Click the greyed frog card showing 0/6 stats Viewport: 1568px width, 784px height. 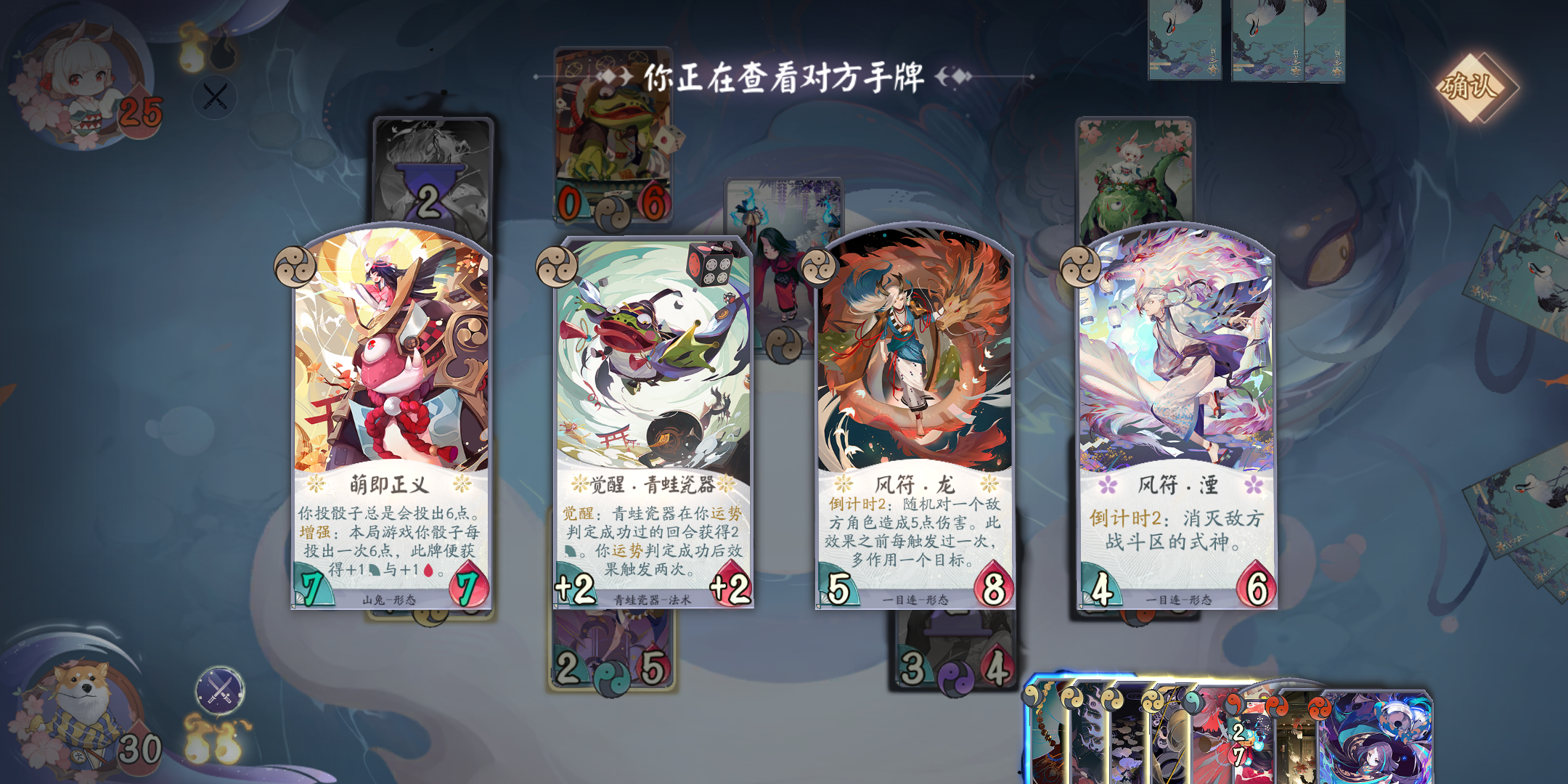coord(613,138)
